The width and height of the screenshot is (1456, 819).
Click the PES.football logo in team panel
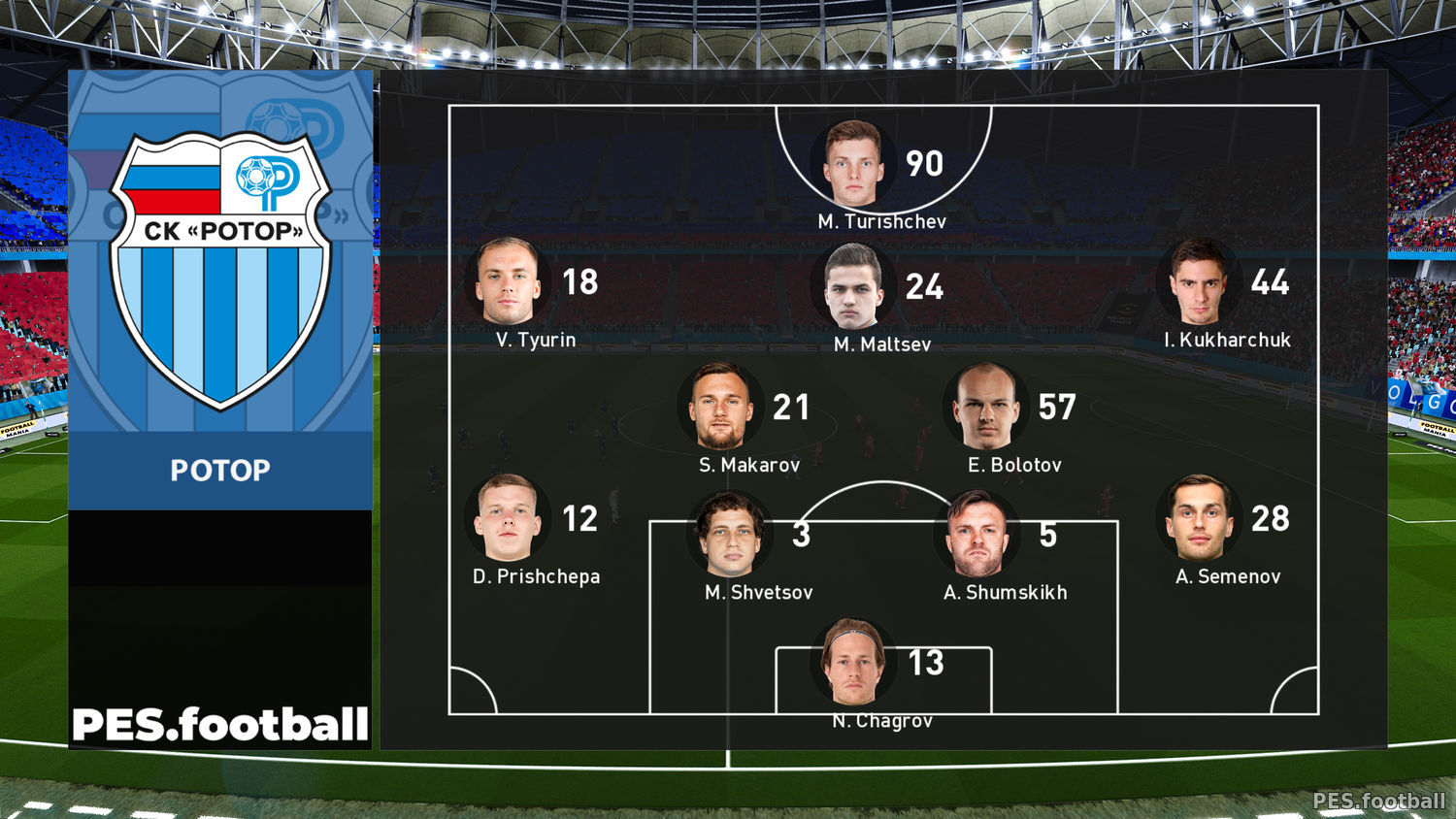220,725
